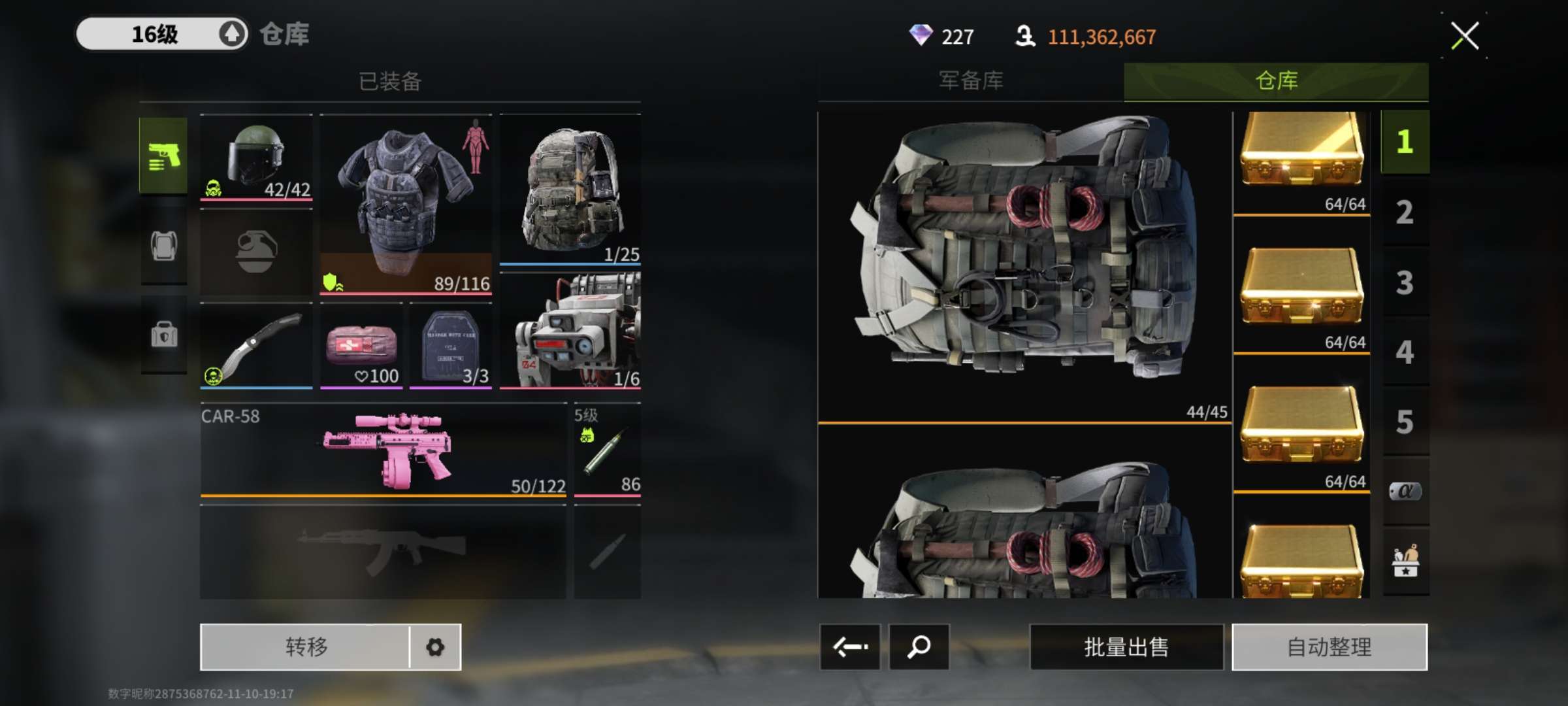Select the equipped knife slot
1568x706 pixels.
[x=256, y=346]
